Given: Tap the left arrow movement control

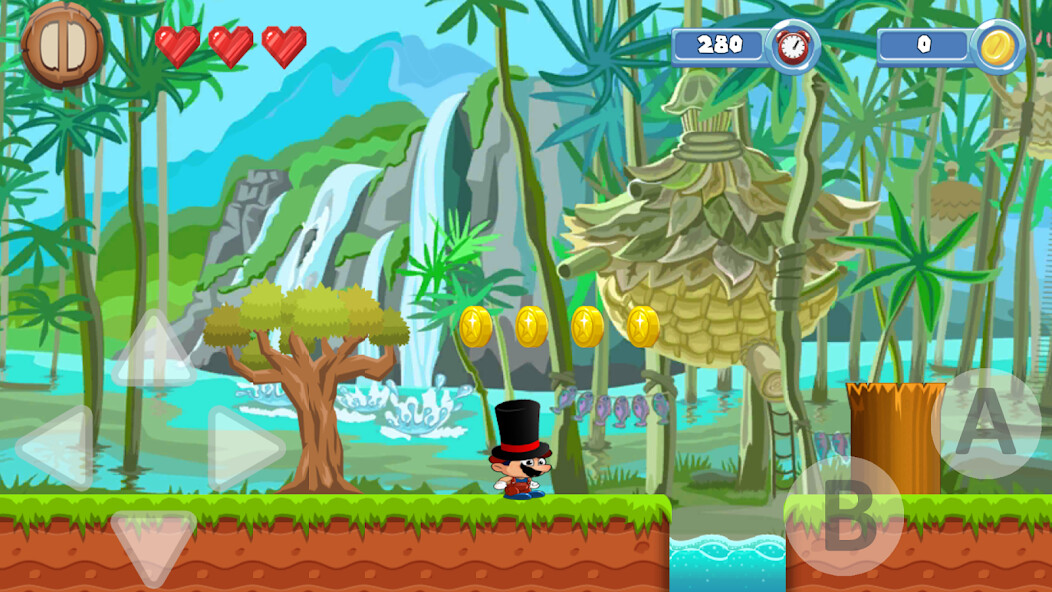Looking at the screenshot, I should click(x=55, y=447).
